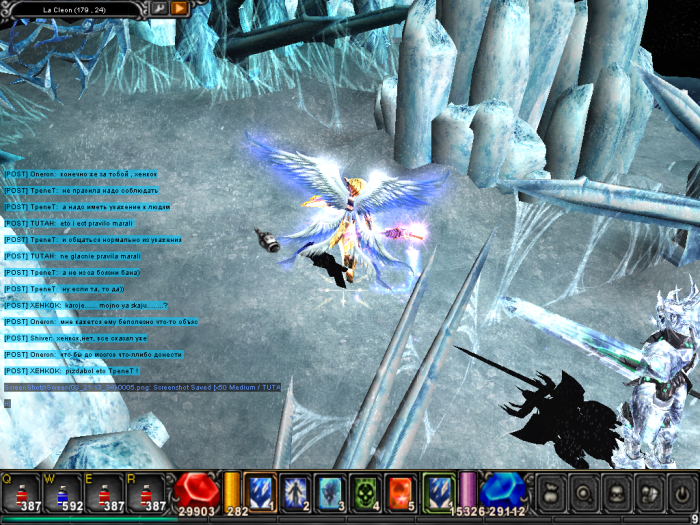
Task: Click the chat input line under messages
Action: pos(140,403)
